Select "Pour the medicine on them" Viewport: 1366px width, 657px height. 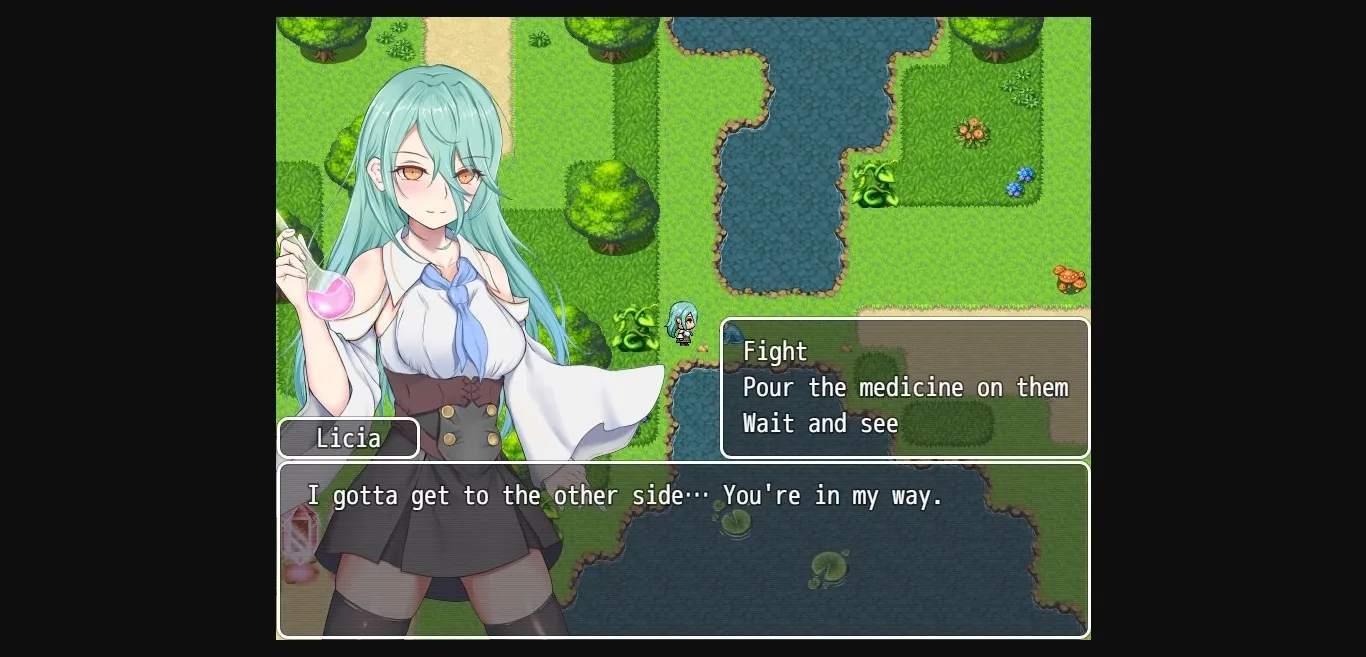pyautogui.click(x=905, y=388)
